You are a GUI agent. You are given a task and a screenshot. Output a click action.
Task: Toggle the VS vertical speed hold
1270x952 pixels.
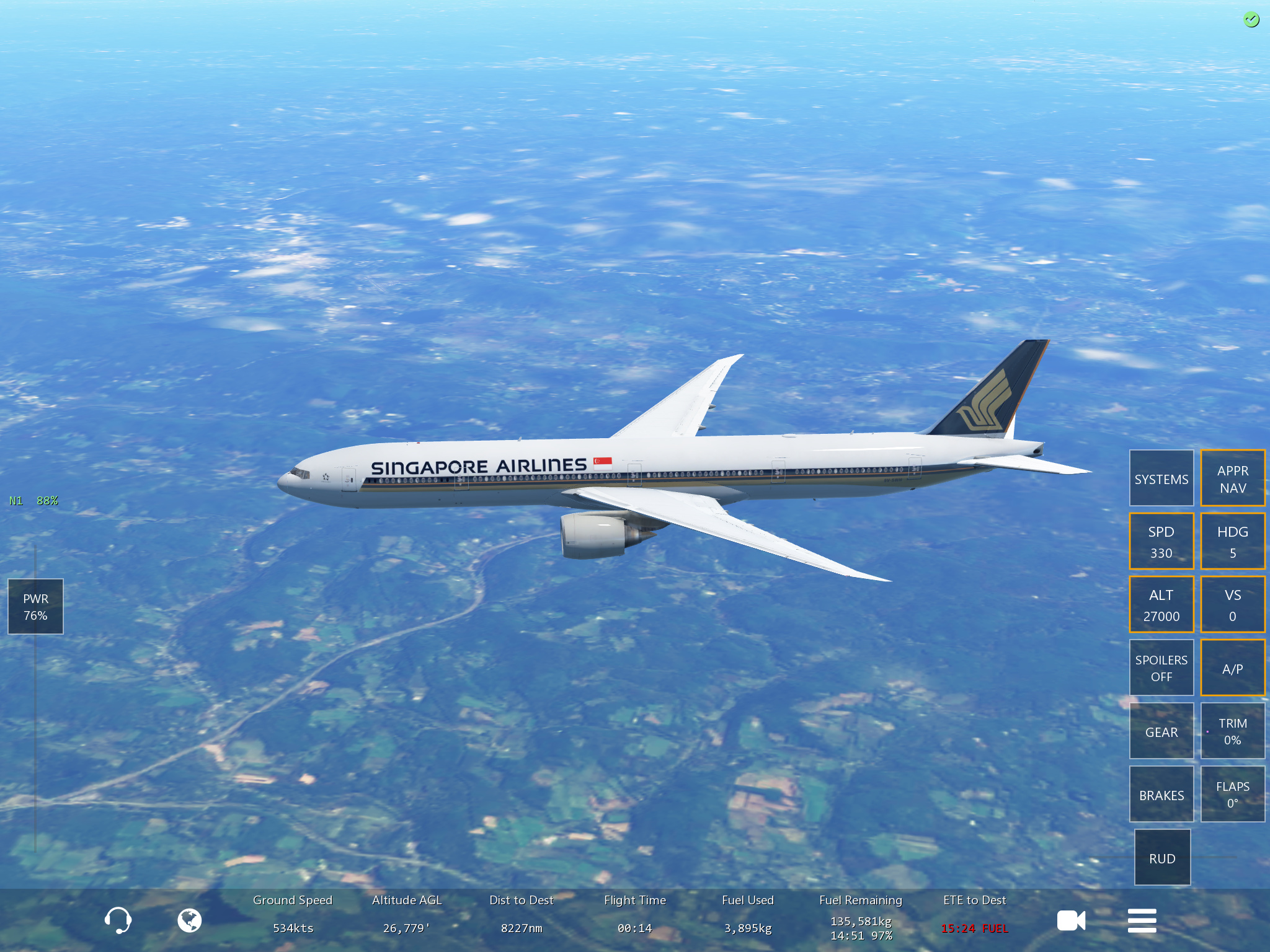(x=1232, y=605)
